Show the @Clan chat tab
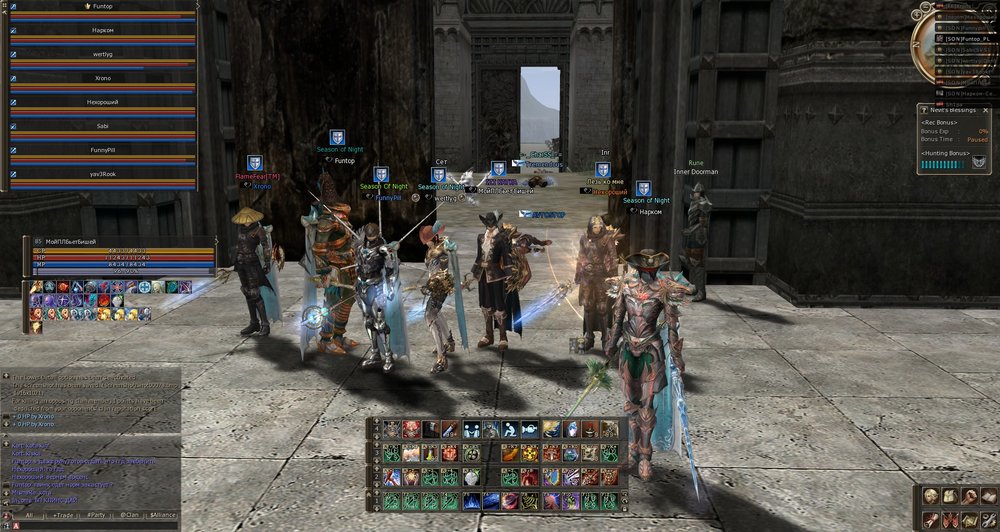The width and height of the screenshot is (1000, 532). coord(129,515)
